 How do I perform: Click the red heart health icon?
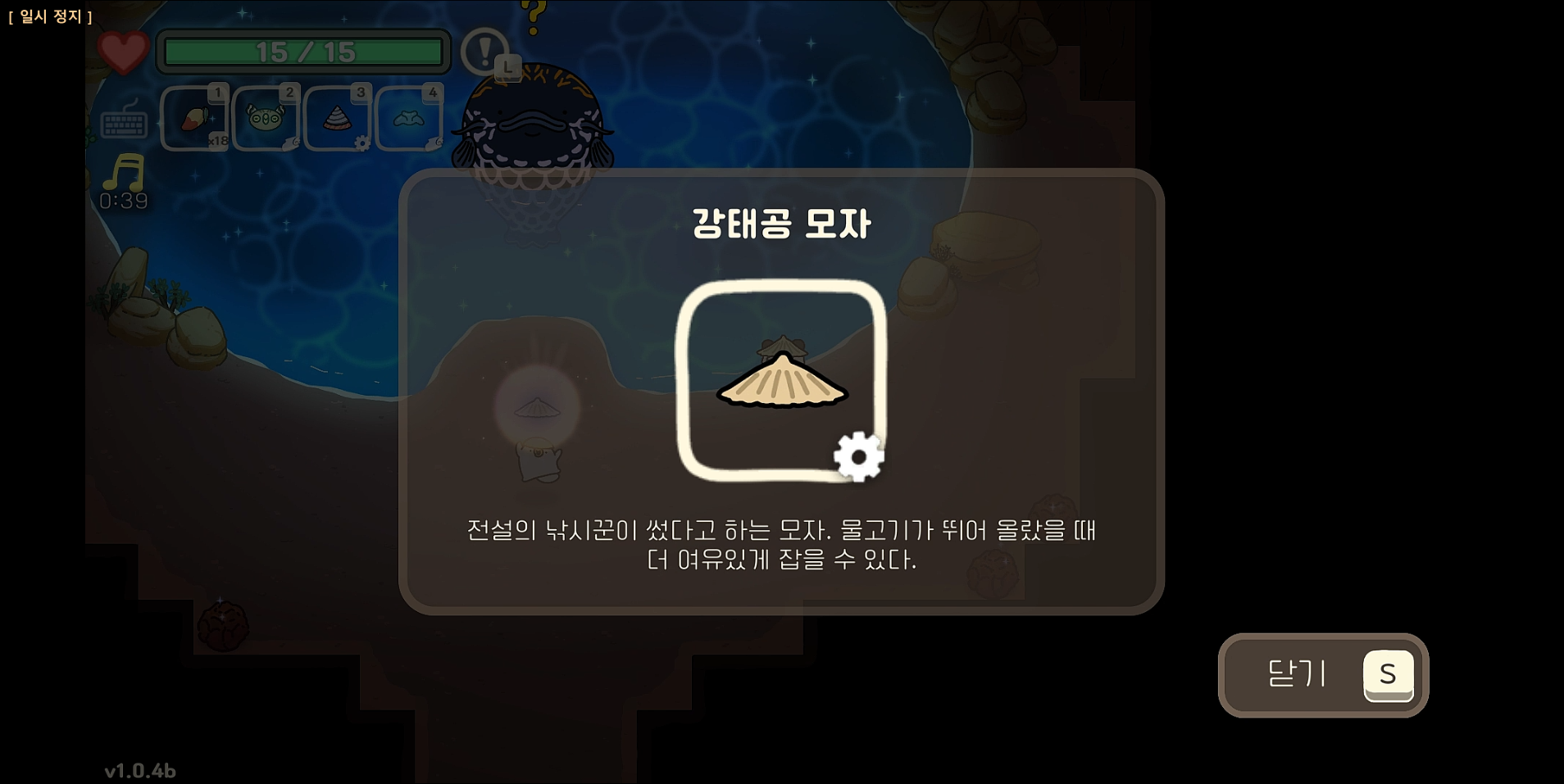tap(121, 52)
